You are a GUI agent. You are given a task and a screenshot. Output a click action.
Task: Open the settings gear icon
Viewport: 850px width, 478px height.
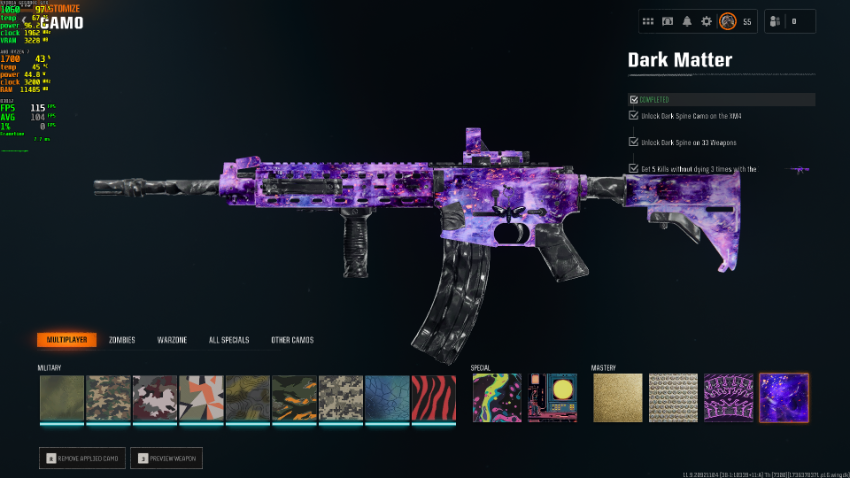click(x=706, y=21)
